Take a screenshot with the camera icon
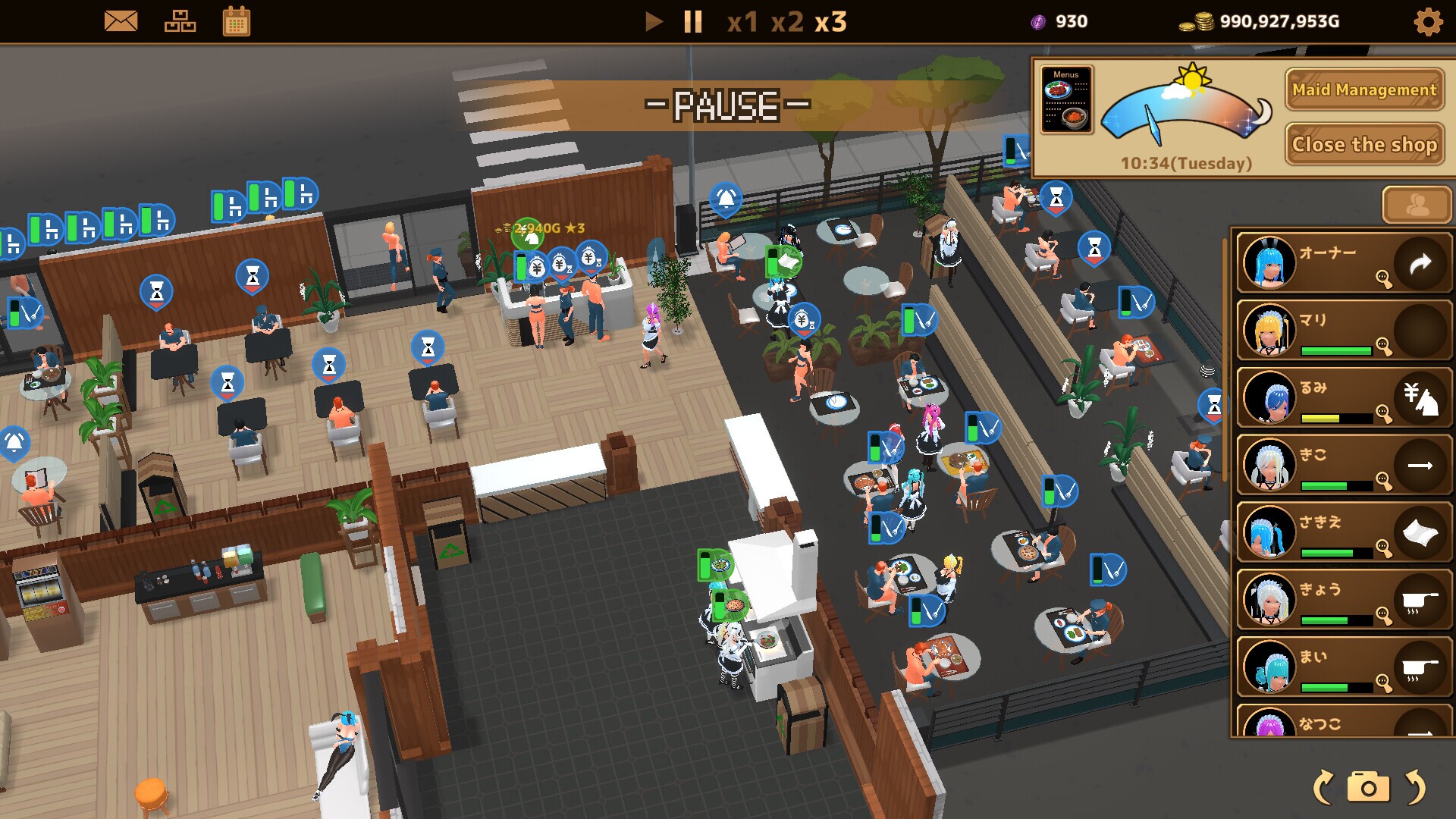This screenshot has width=1456, height=819. [1369, 786]
